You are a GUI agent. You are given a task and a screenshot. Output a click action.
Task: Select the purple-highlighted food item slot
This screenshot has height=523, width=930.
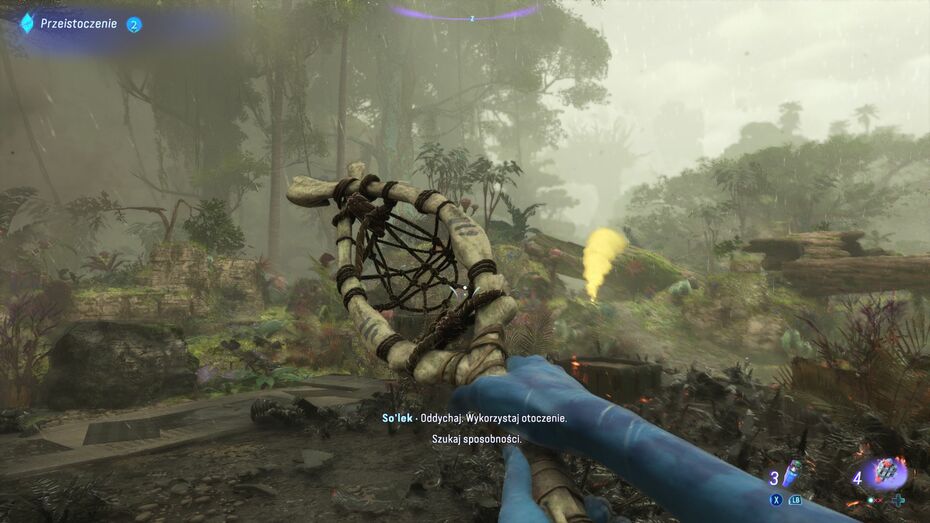coord(886,472)
